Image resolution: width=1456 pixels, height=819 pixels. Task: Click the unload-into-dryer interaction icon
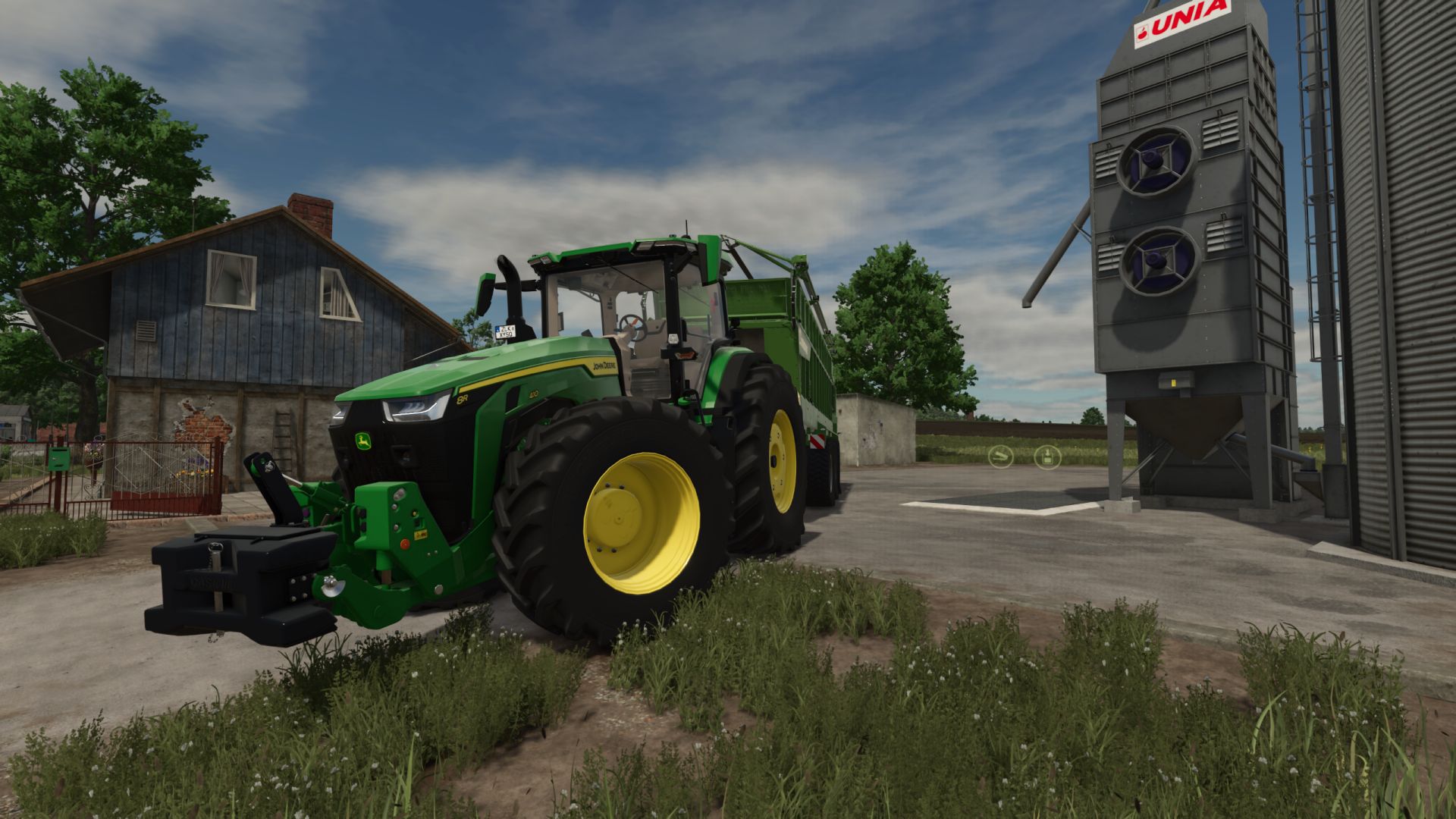(x=1048, y=457)
